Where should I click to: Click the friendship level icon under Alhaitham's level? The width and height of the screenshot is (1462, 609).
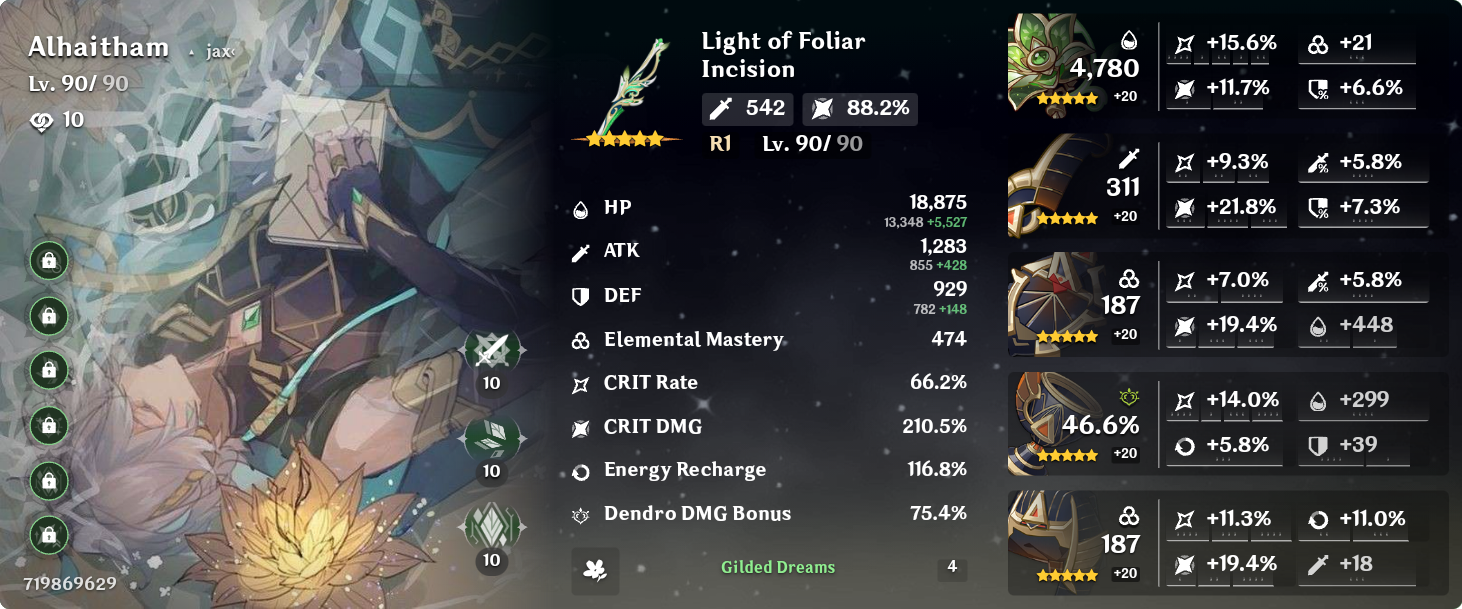(42, 121)
